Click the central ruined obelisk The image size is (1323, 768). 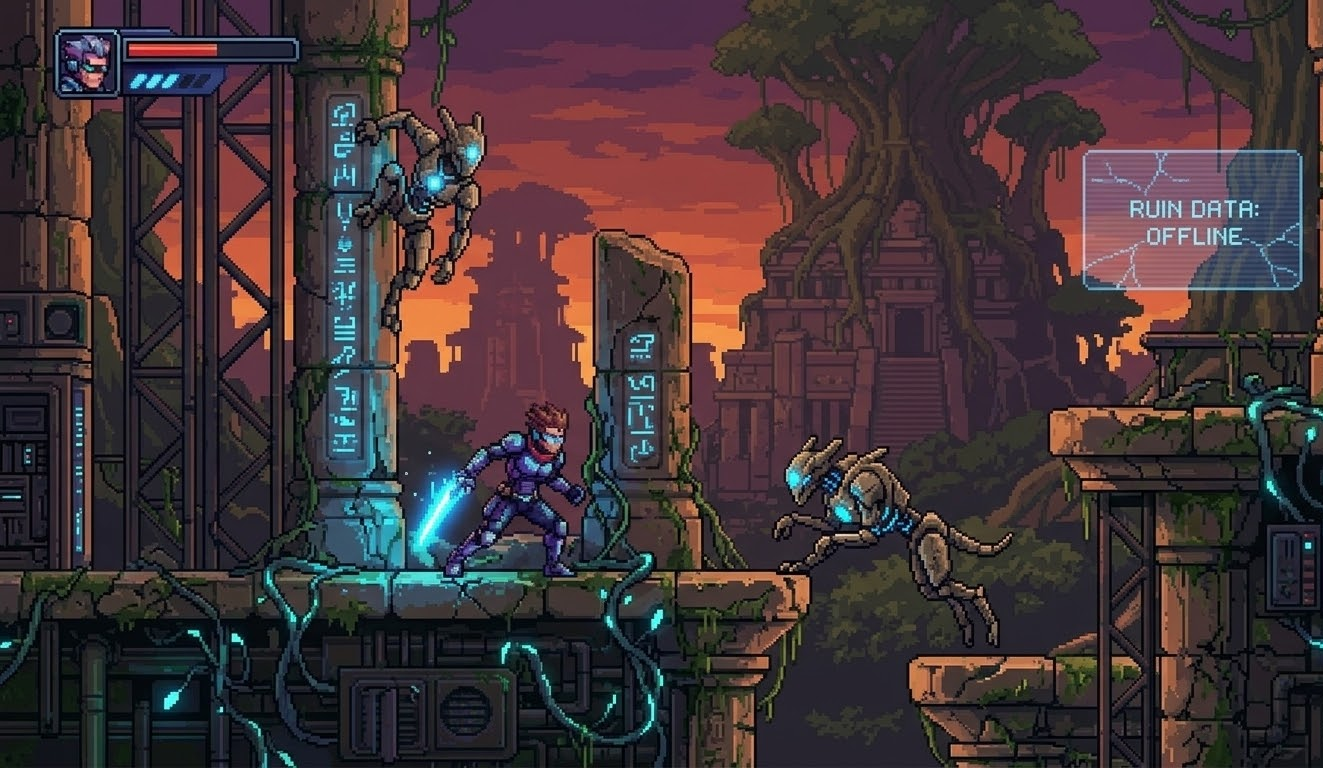click(x=644, y=400)
